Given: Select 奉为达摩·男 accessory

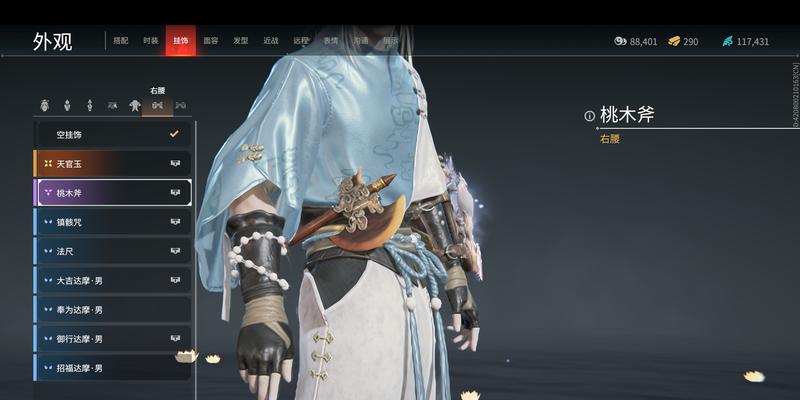Looking at the screenshot, I should pyautogui.click(x=113, y=309).
